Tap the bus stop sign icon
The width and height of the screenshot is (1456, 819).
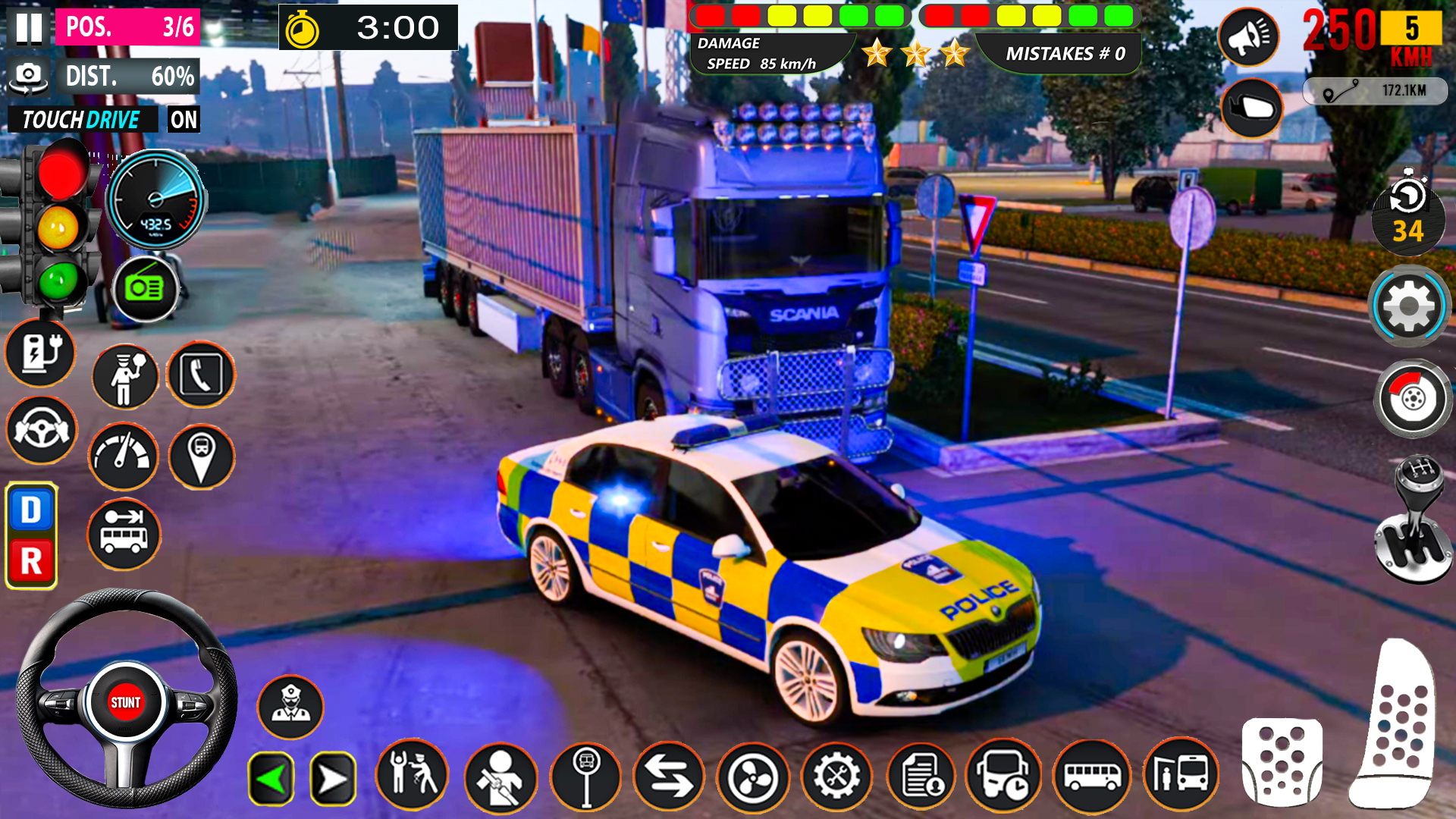point(588,777)
